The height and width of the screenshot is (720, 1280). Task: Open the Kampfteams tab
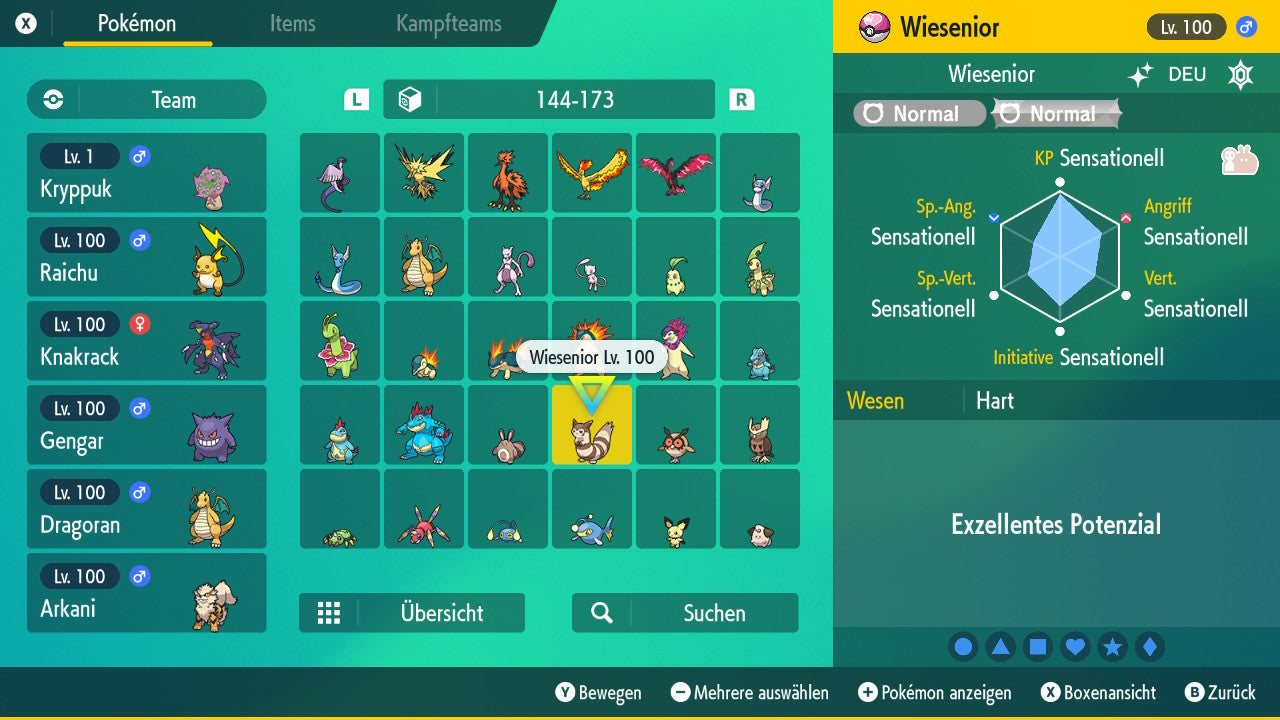(x=447, y=25)
